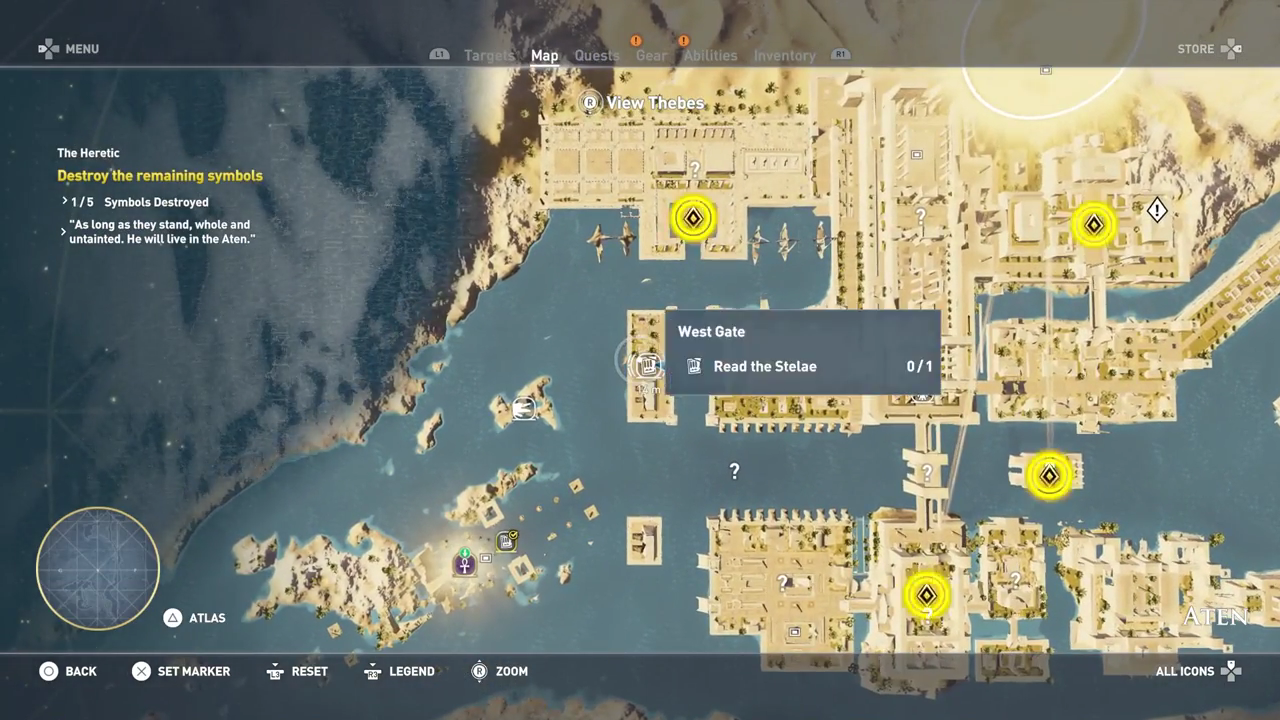The image size is (1280, 720).
Task: Switch to the Quests tab
Action: 597,55
